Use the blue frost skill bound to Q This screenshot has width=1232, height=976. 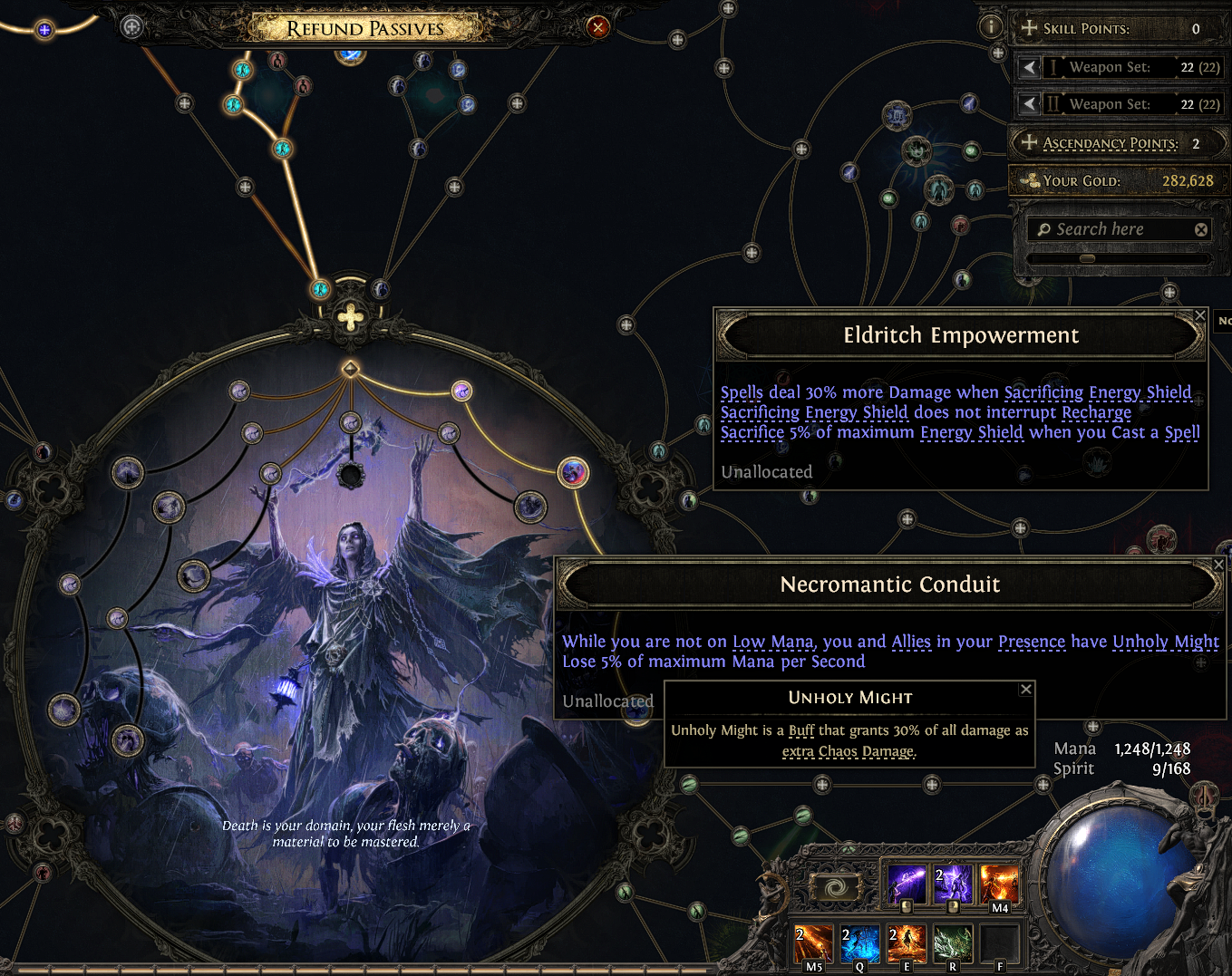click(859, 943)
